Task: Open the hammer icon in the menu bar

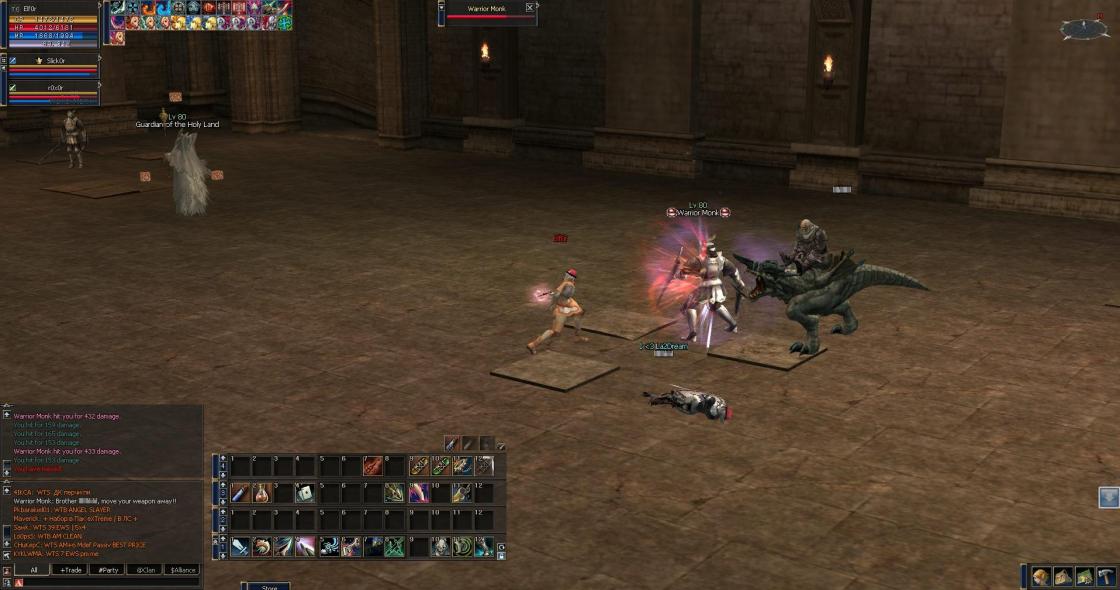Action: 1106,577
